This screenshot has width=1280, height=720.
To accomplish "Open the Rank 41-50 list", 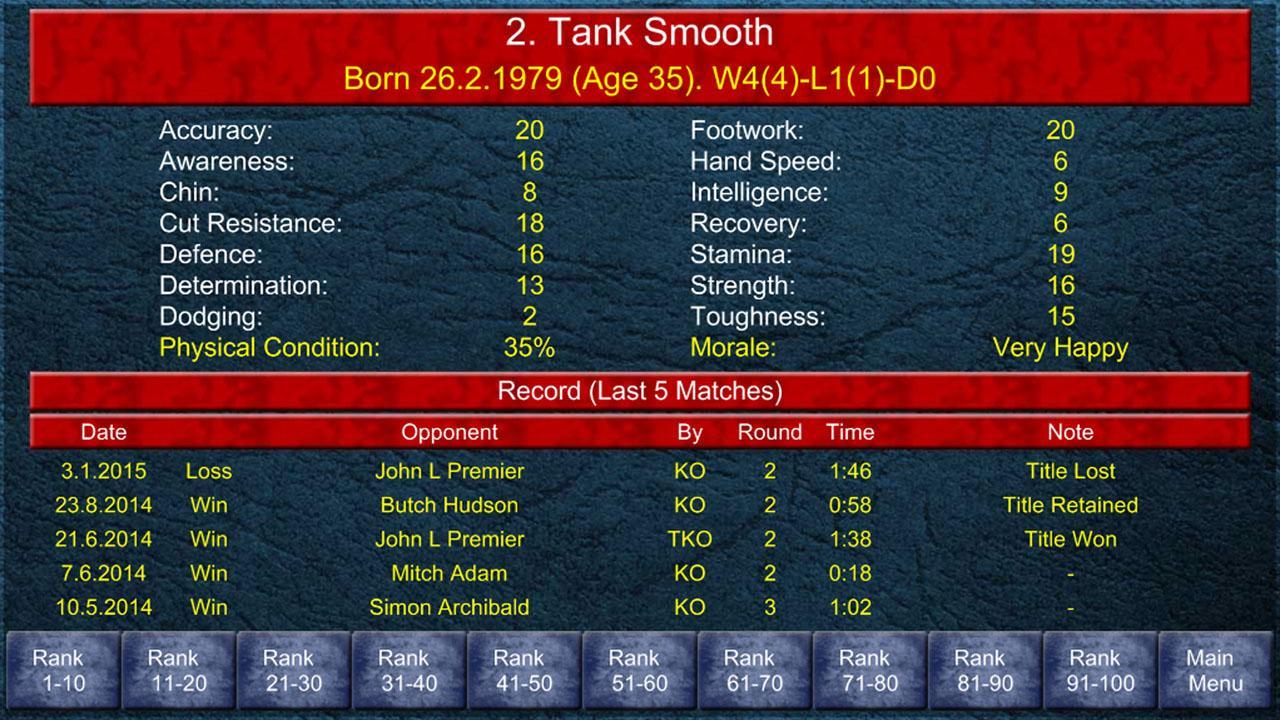I will [x=523, y=668].
